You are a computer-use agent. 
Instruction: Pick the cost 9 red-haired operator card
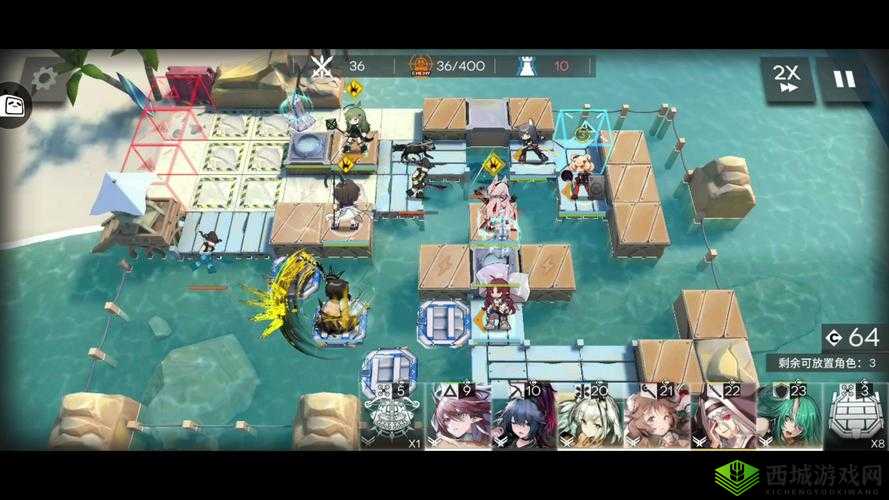pos(459,415)
